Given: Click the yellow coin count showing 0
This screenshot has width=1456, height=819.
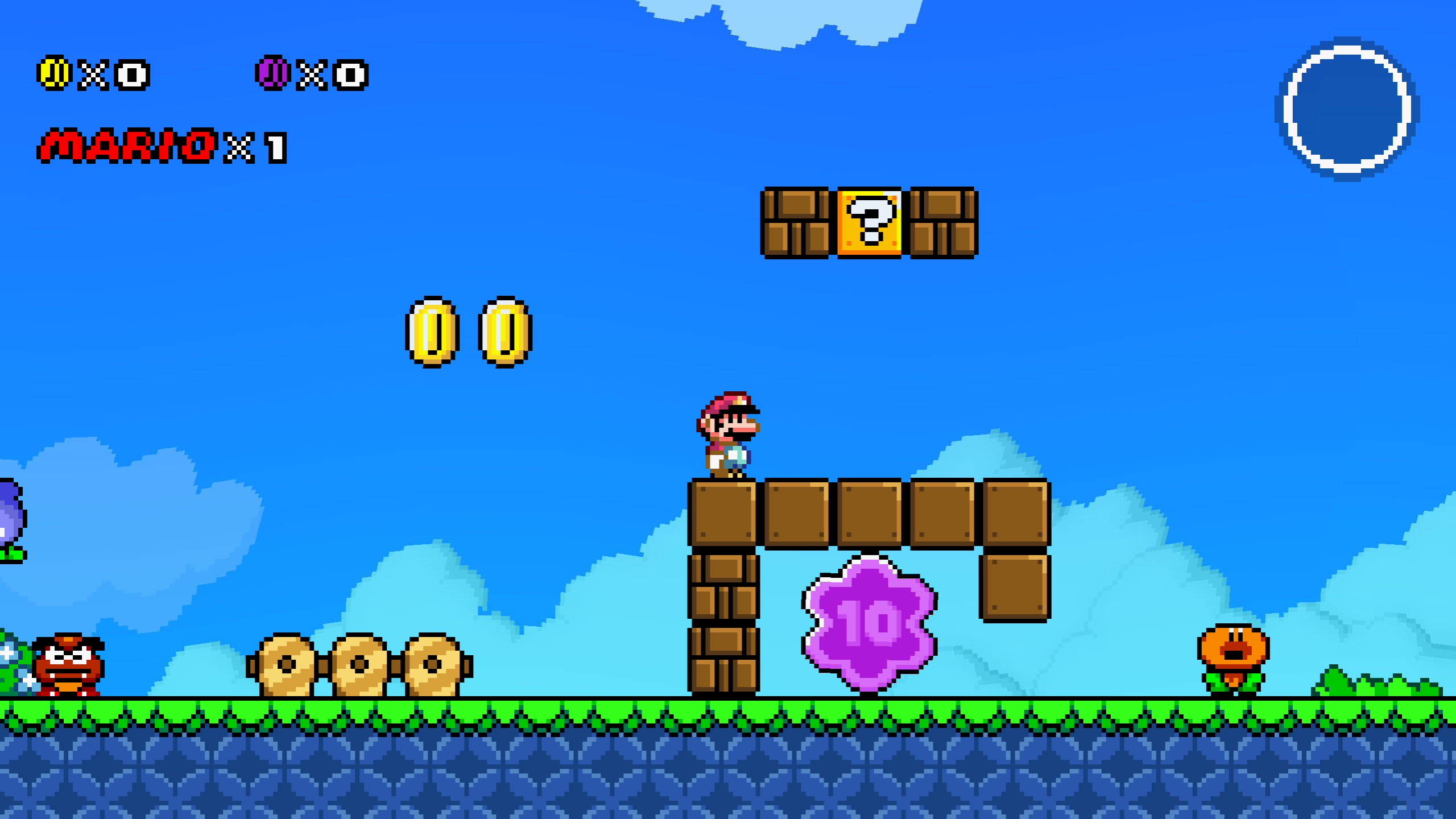Looking at the screenshot, I should pyautogui.click(x=130, y=73).
